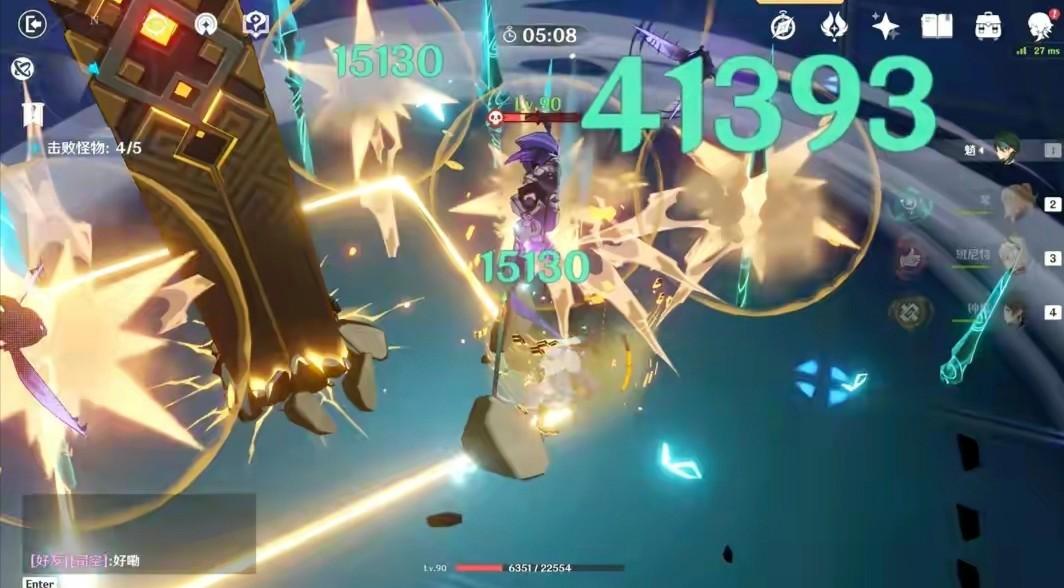The image size is (1064, 588).
Task: Open the compass events icon
Action: [783, 27]
